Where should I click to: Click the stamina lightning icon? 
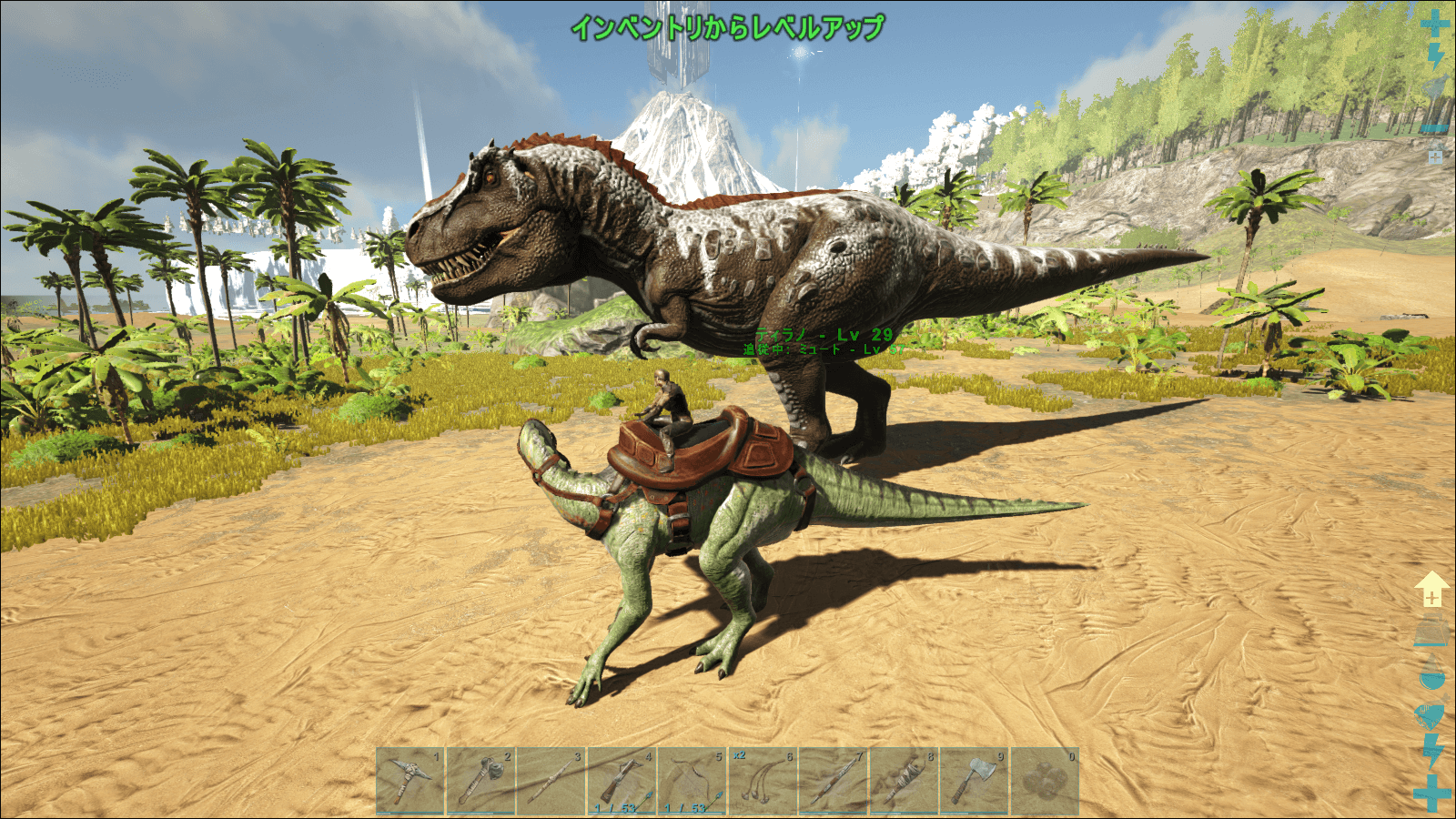1431,748
